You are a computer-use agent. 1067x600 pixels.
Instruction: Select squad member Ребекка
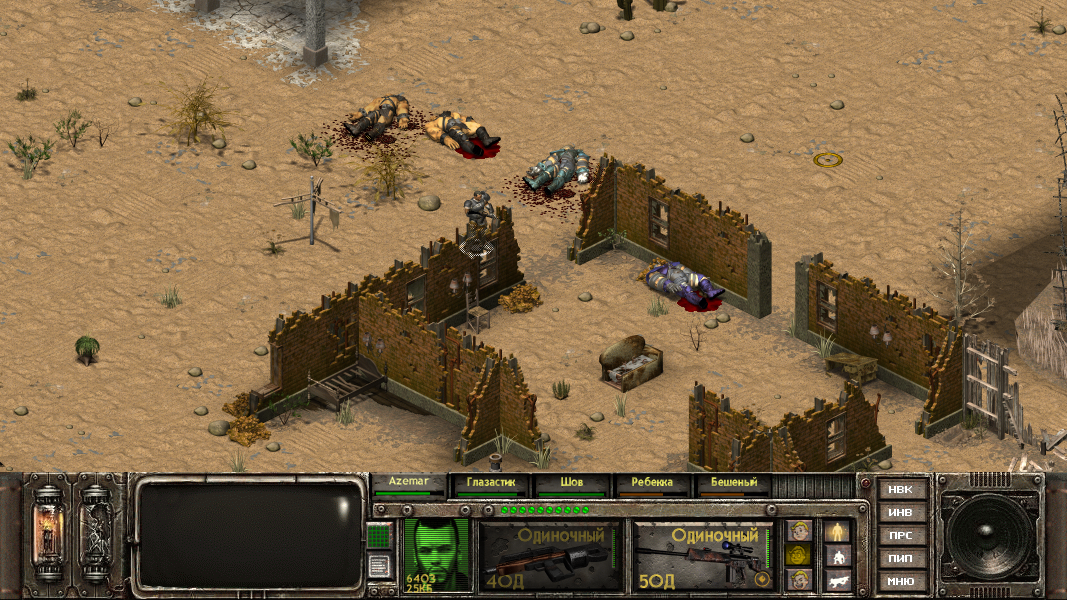(652, 484)
